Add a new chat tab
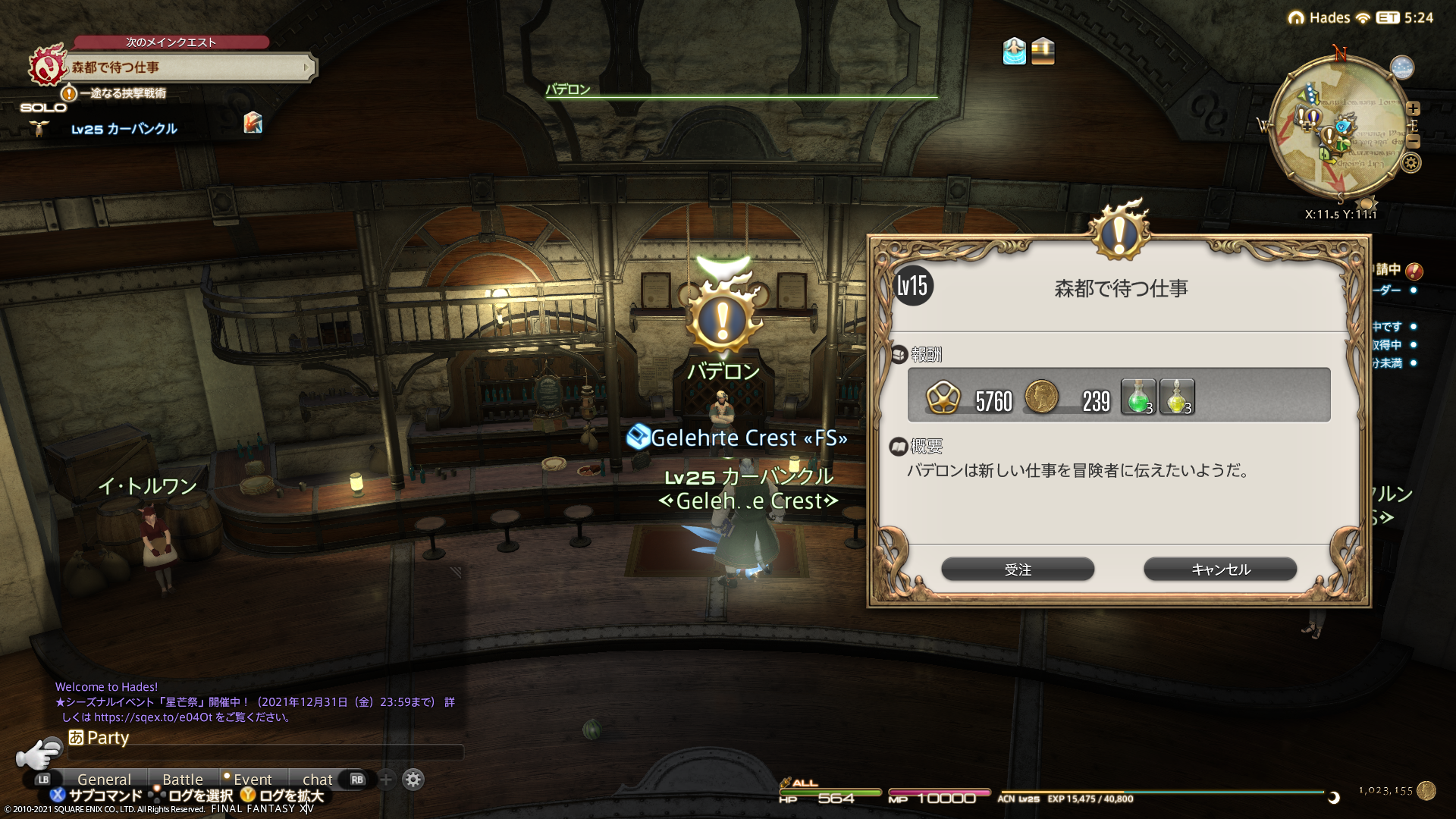Viewport: 1456px width, 819px height. 386,780
